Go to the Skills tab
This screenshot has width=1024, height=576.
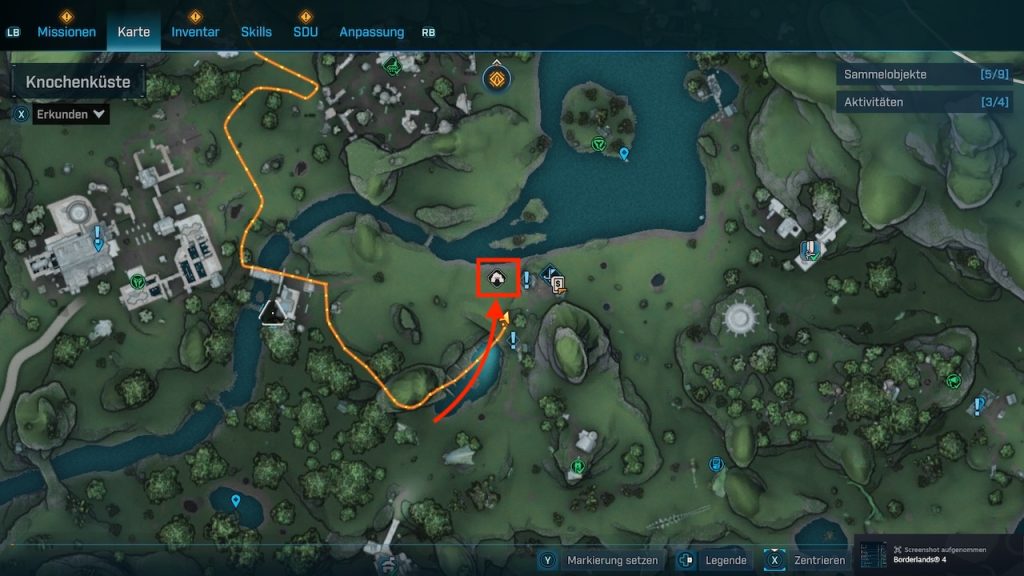click(256, 32)
